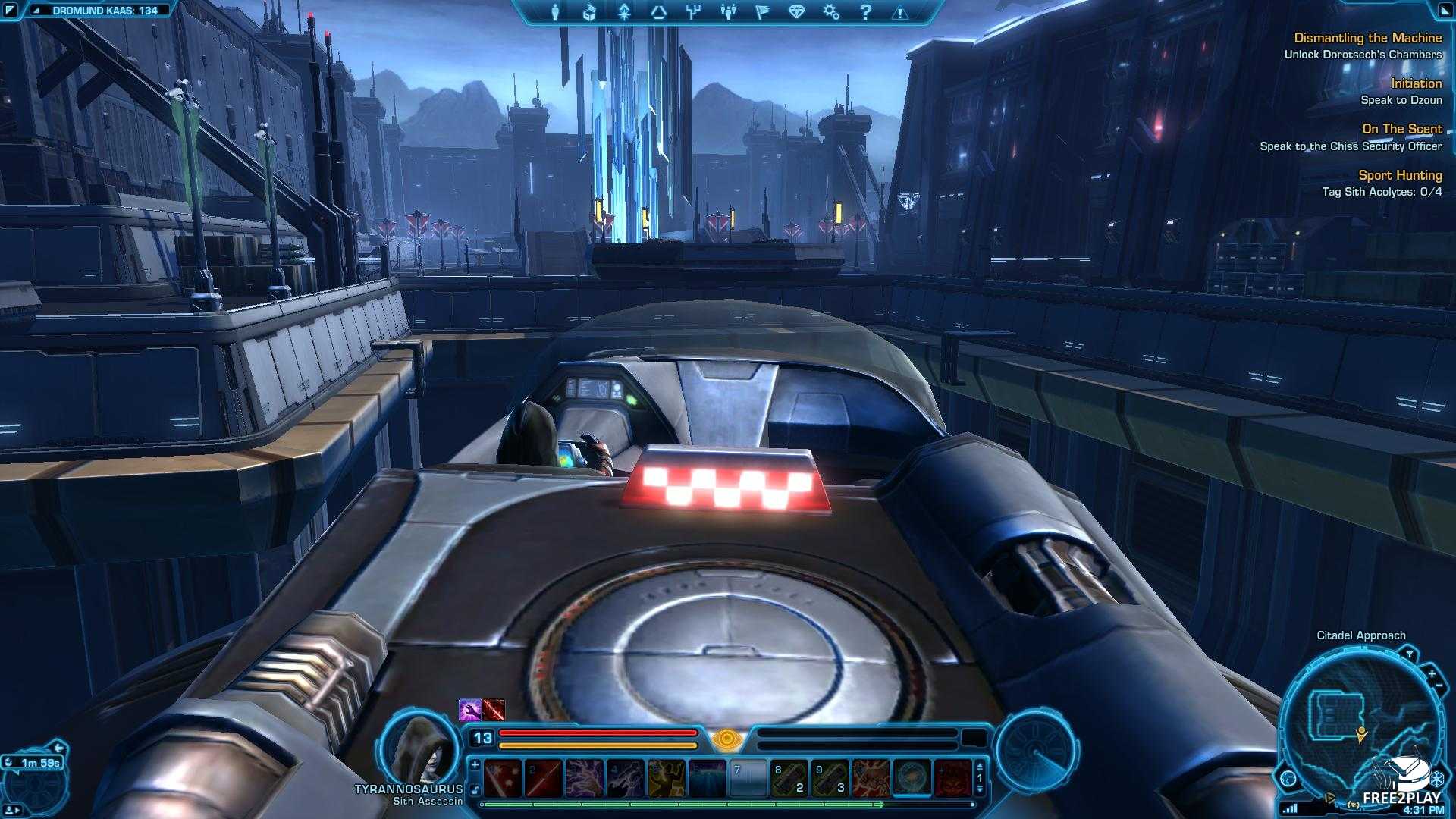Open the inventory box icon
Screen dimensions: 1456x819
589,12
